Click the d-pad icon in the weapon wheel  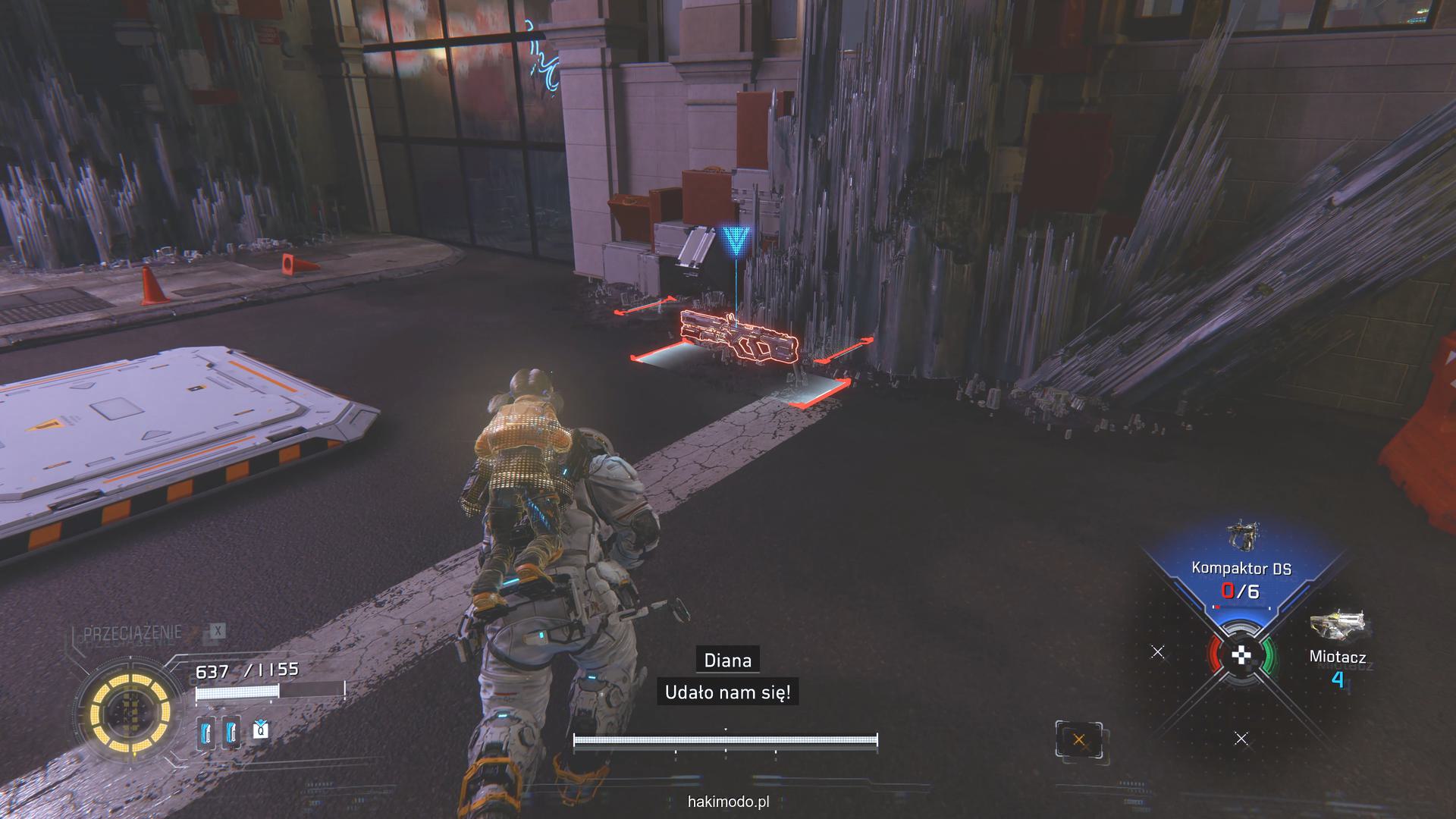click(x=1241, y=655)
